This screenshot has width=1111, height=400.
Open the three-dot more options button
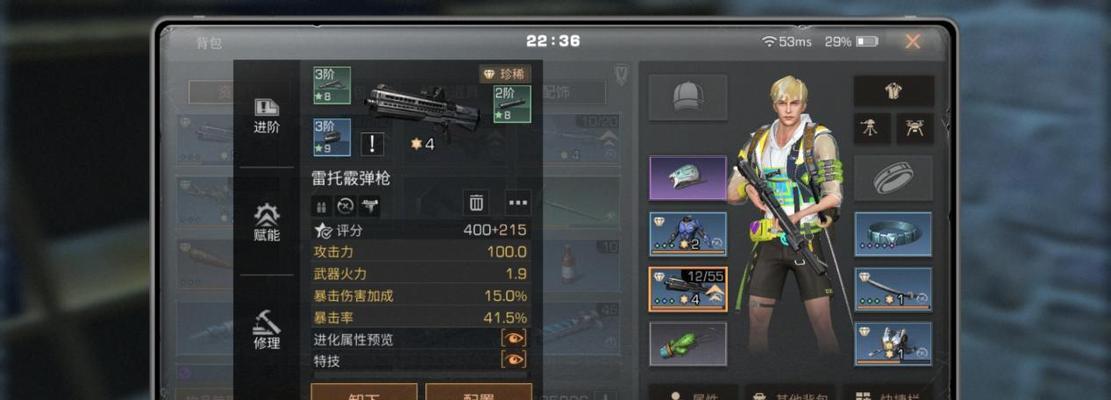[517, 203]
